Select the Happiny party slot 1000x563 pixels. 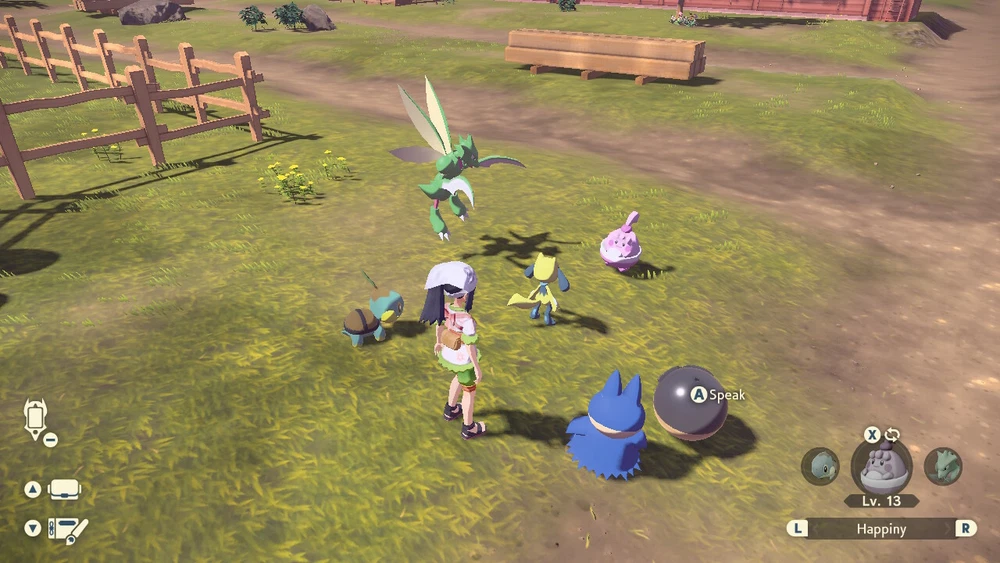click(881, 466)
